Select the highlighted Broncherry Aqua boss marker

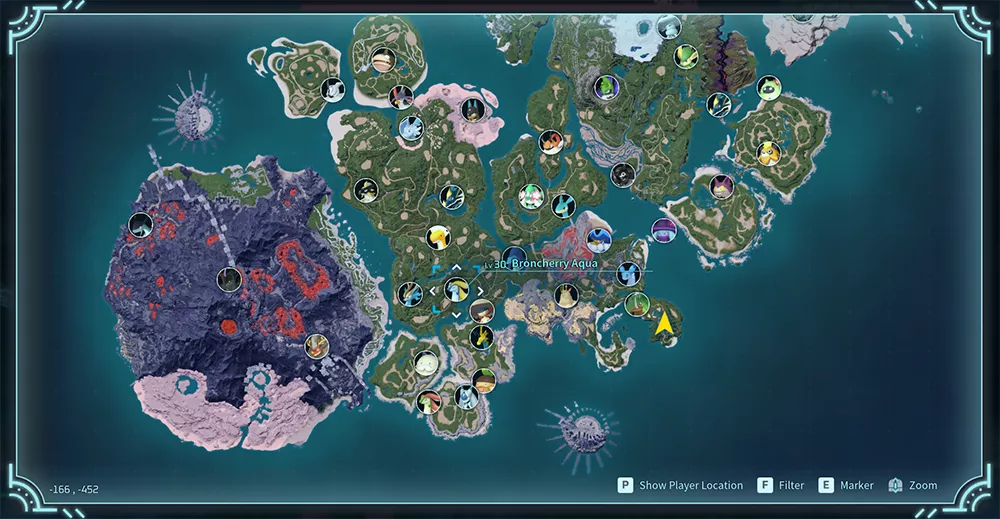[x=456, y=290]
